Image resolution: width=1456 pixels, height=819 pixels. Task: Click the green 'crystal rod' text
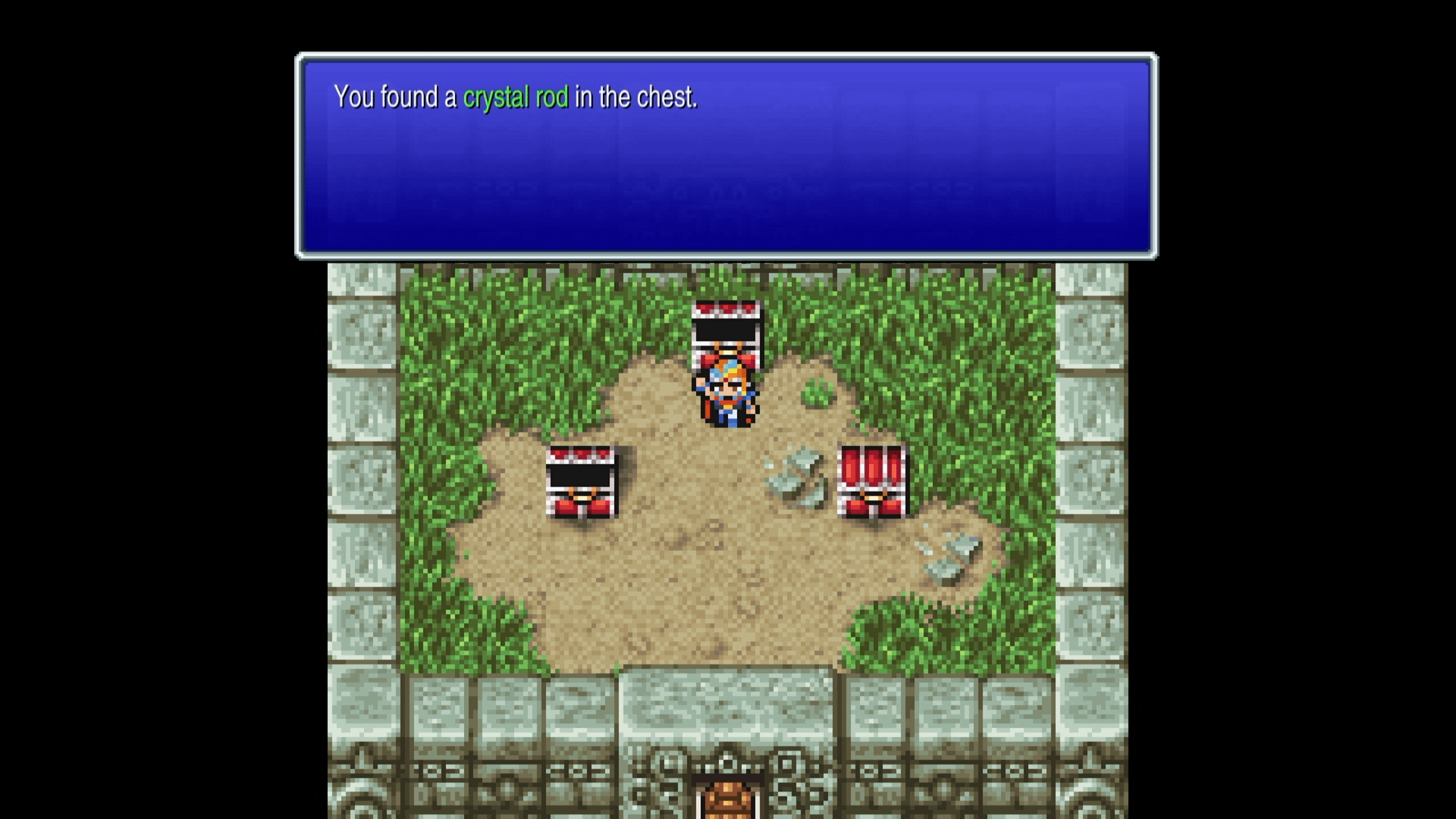[516, 97]
